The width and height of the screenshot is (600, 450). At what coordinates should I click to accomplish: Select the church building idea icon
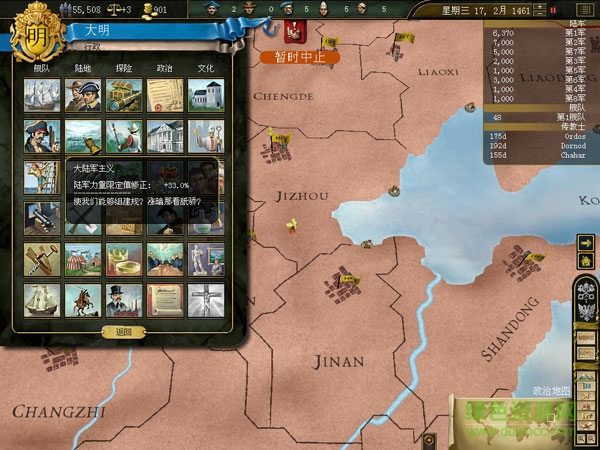[x=204, y=95]
